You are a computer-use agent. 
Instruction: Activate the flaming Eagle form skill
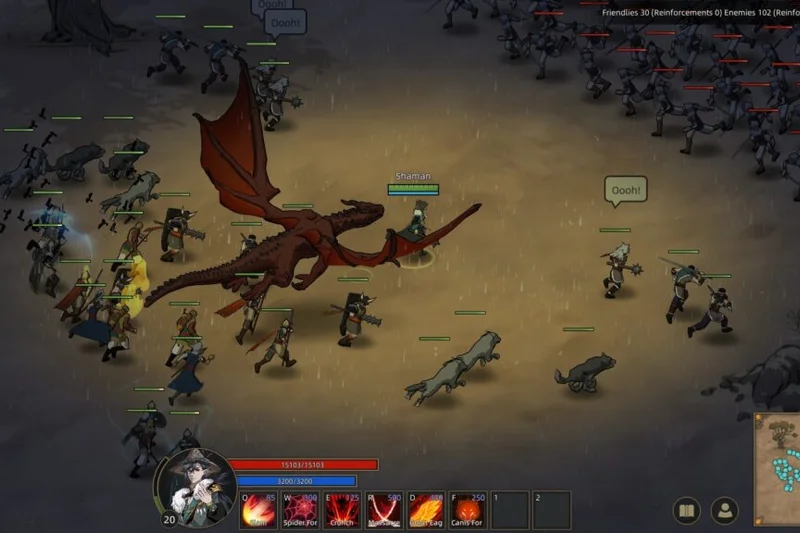[426, 509]
